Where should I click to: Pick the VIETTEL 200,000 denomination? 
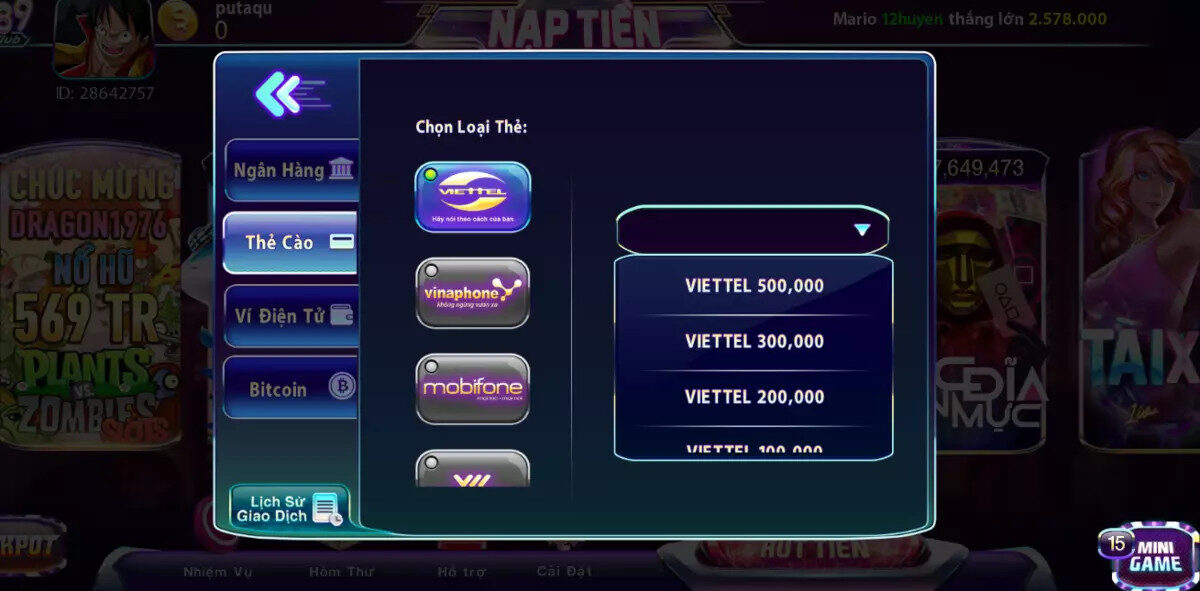[754, 397]
